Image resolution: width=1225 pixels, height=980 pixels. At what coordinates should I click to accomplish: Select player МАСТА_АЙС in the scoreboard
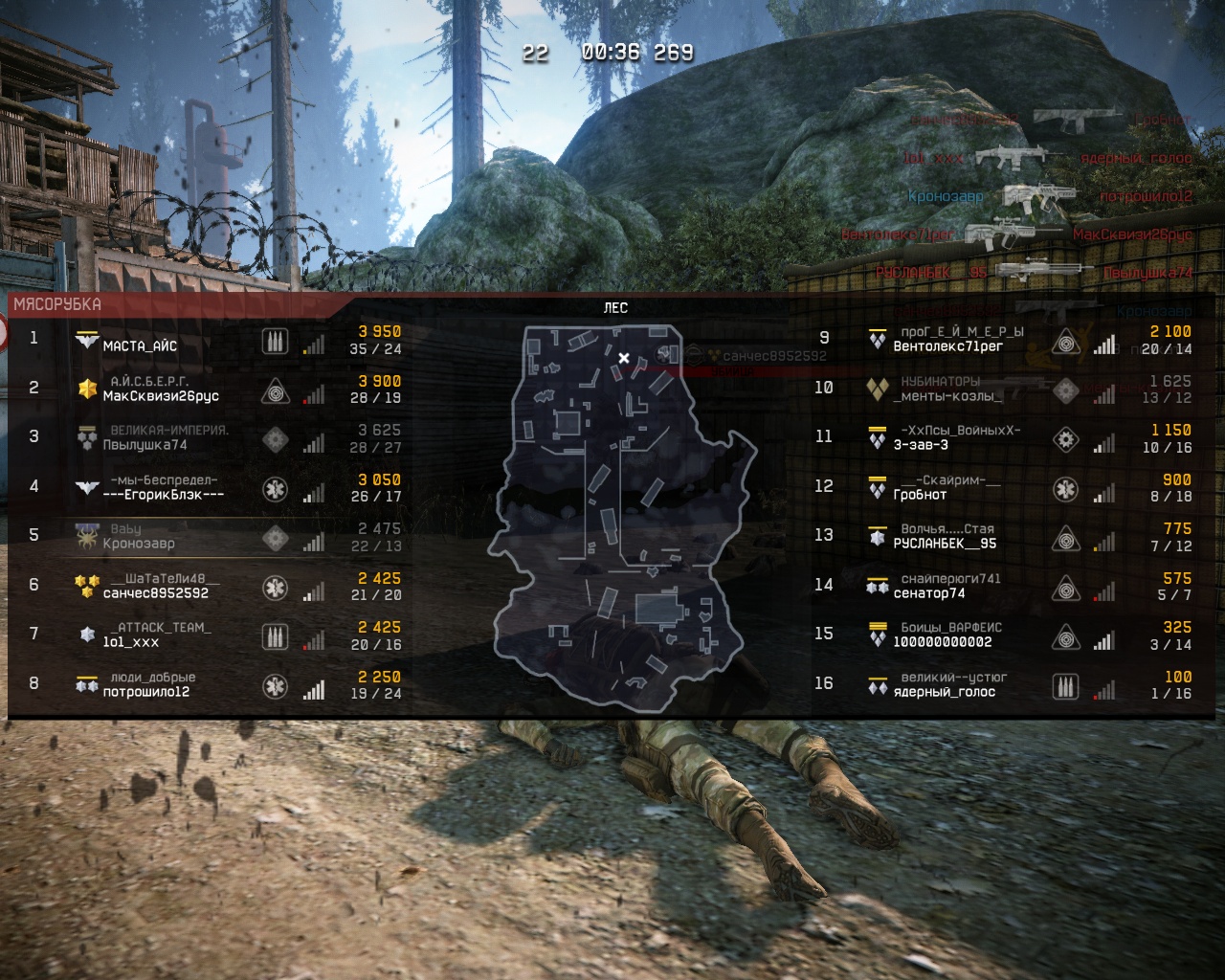click(141, 346)
